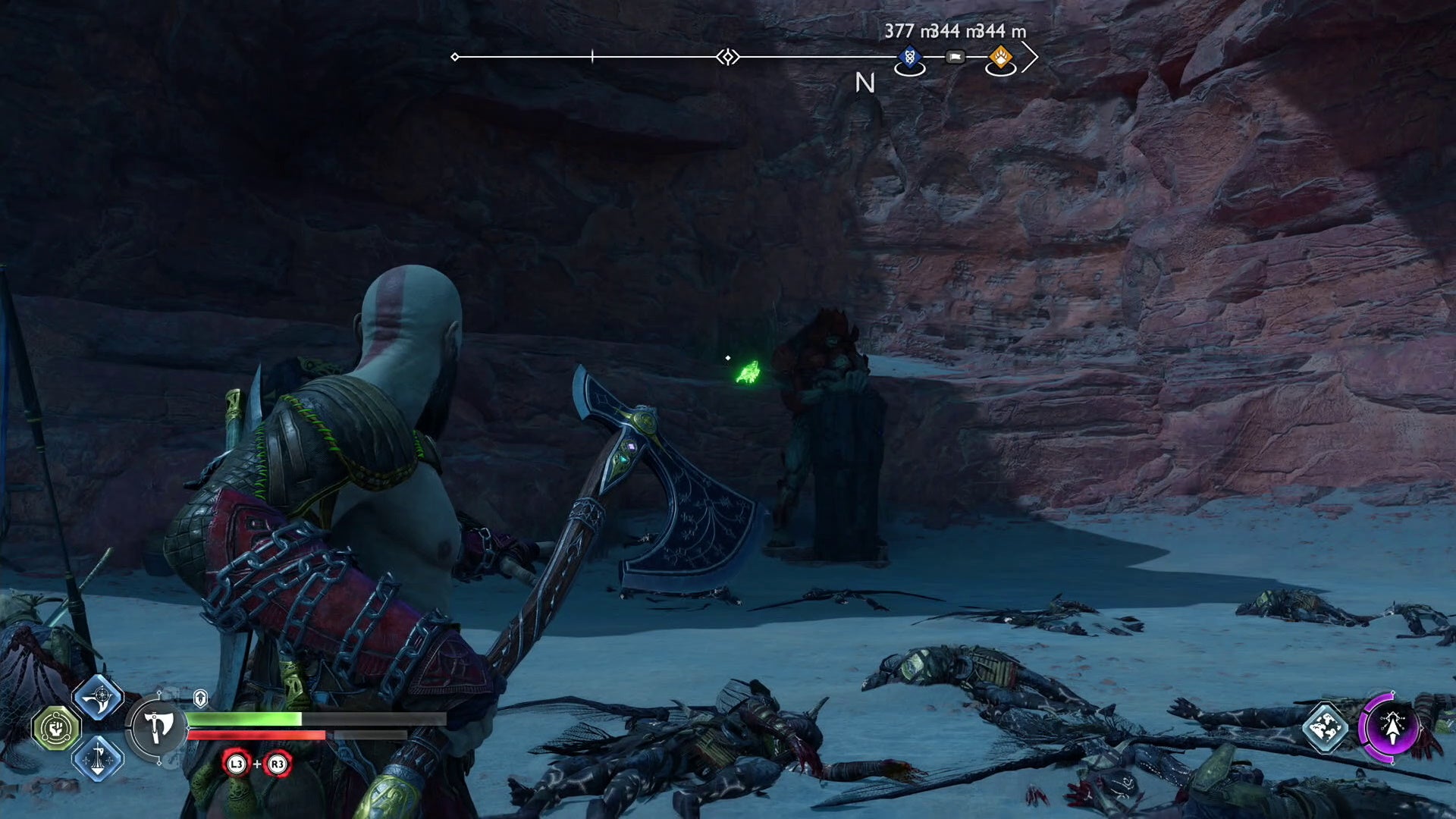
Task: Activate the green fist relic ability
Action: (56, 729)
